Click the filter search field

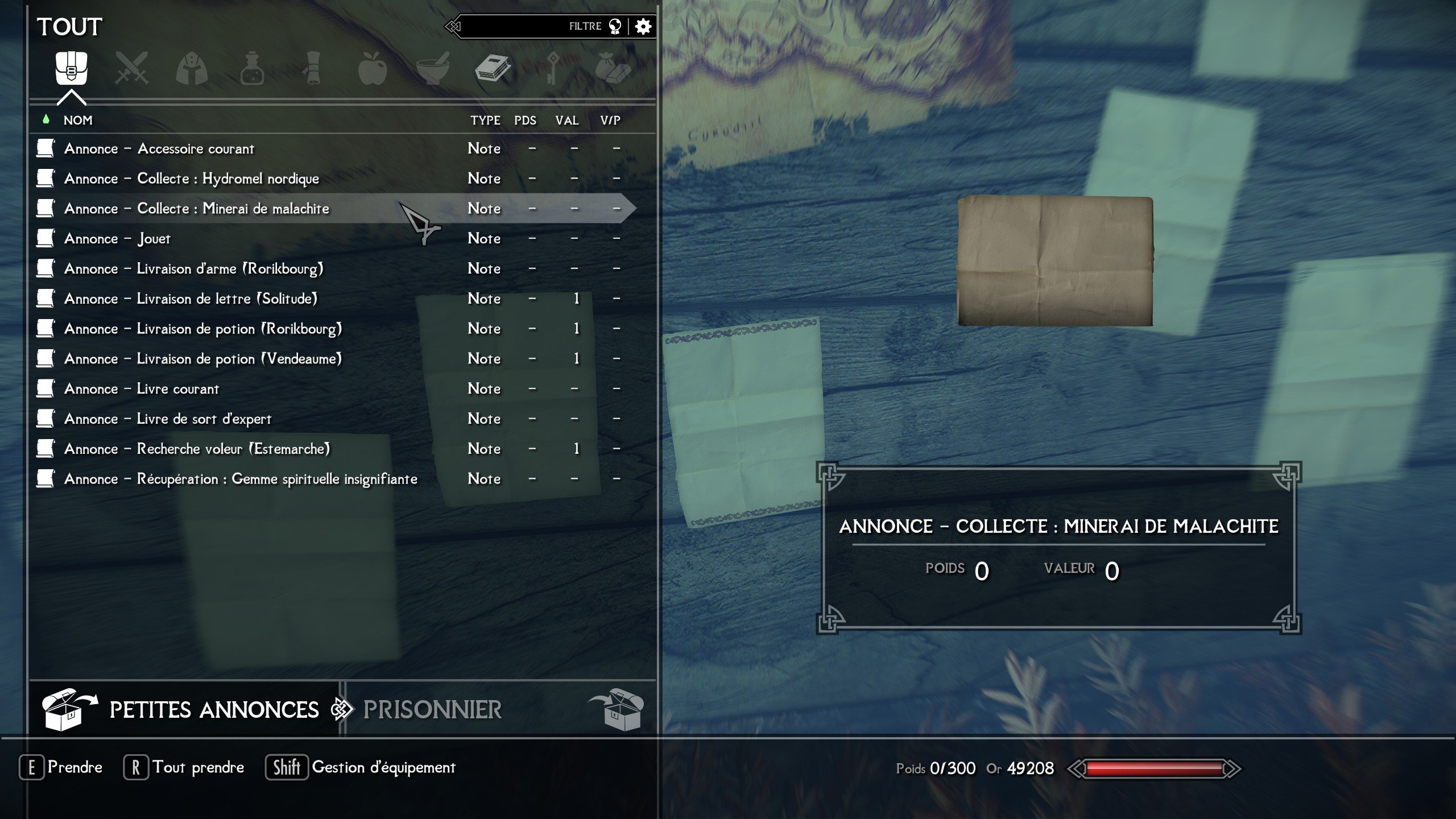coord(512,26)
